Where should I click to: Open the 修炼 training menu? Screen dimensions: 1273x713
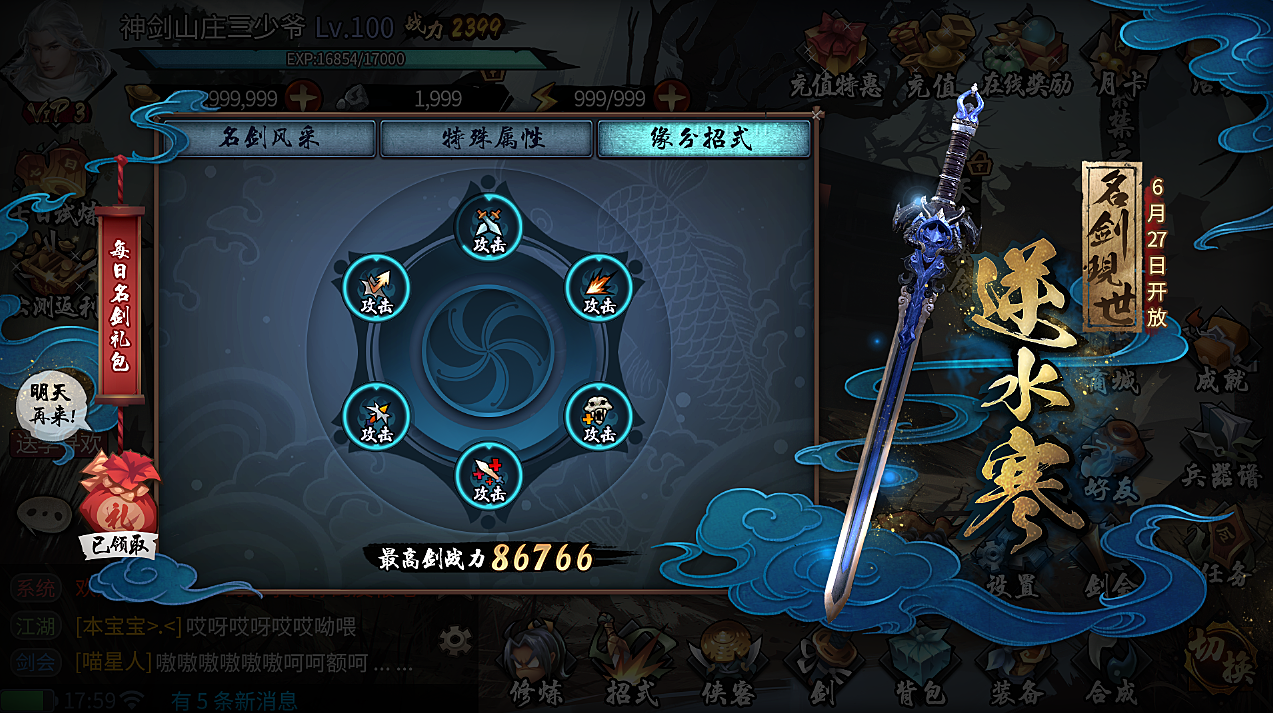coord(534,665)
